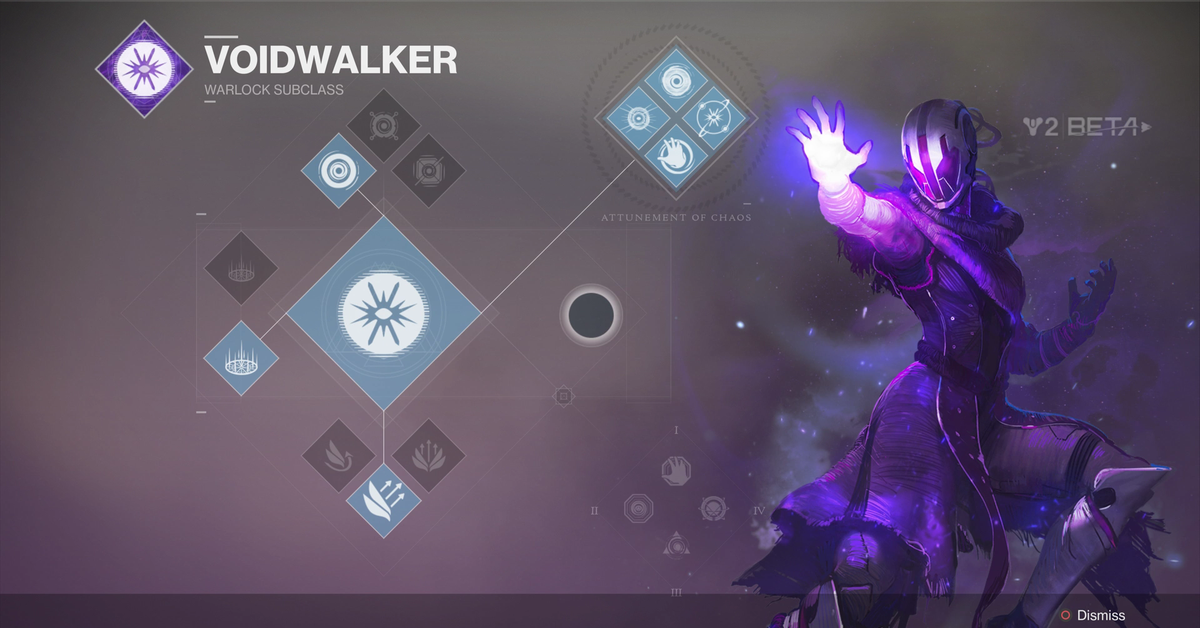Viewport: 1200px width, 628px height.
Task: Select the highlighted rift class ability
Action: coord(241,358)
